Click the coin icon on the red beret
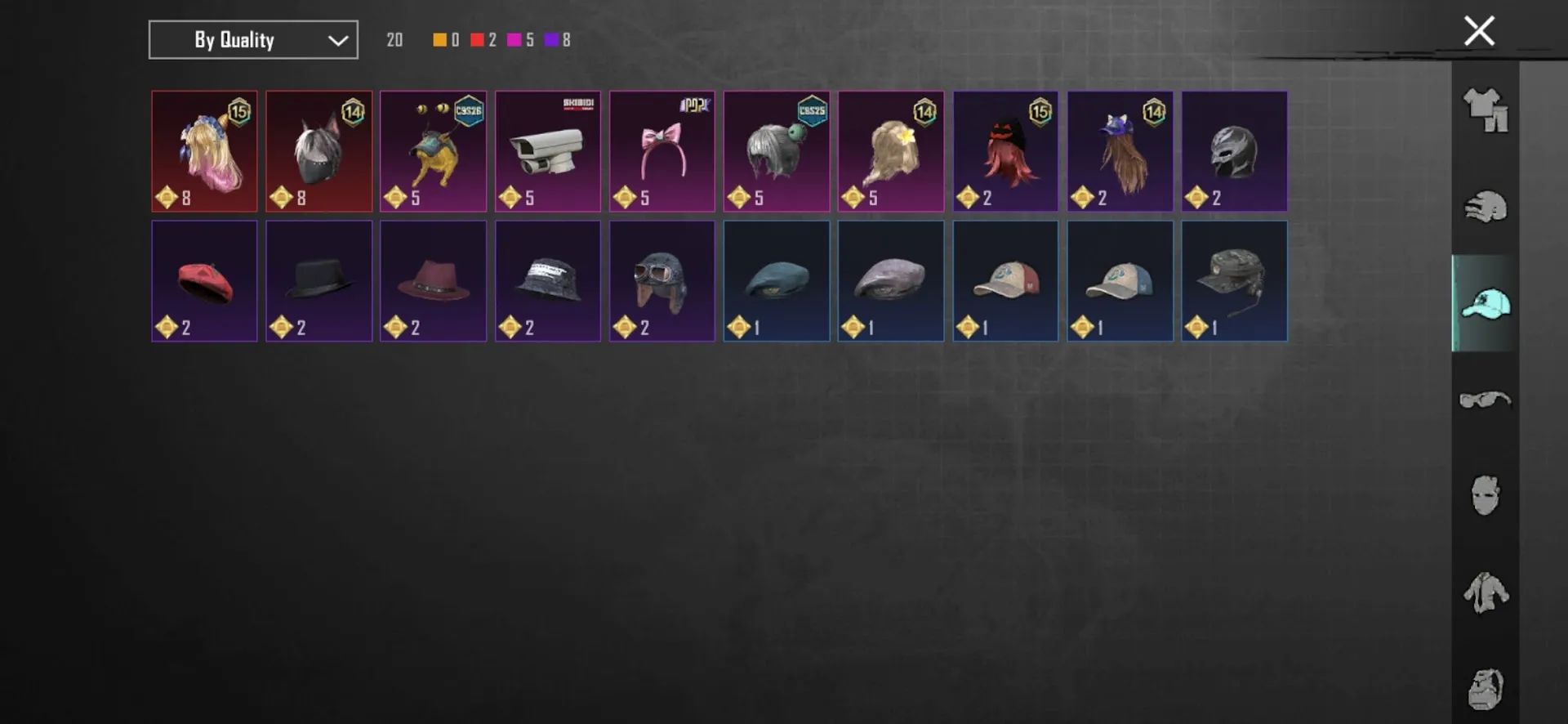Viewport: 1568px width, 724px height. click(167, 326)
